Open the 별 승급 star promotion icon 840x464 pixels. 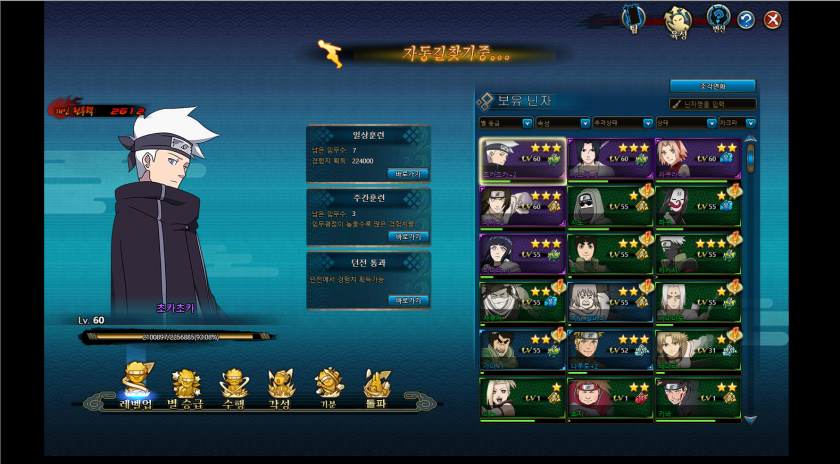186,386
